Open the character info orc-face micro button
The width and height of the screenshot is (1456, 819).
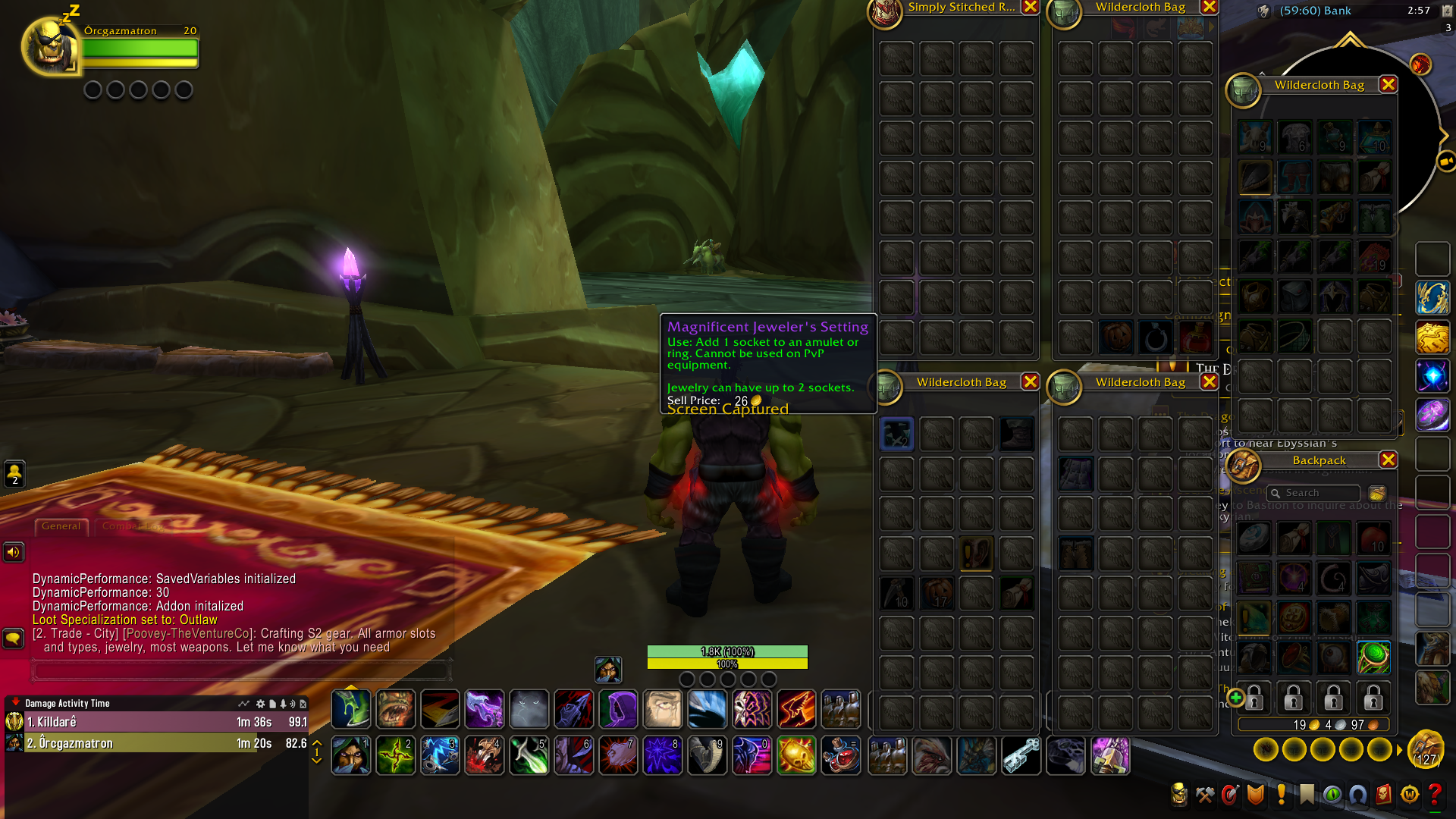[1179, 794]
